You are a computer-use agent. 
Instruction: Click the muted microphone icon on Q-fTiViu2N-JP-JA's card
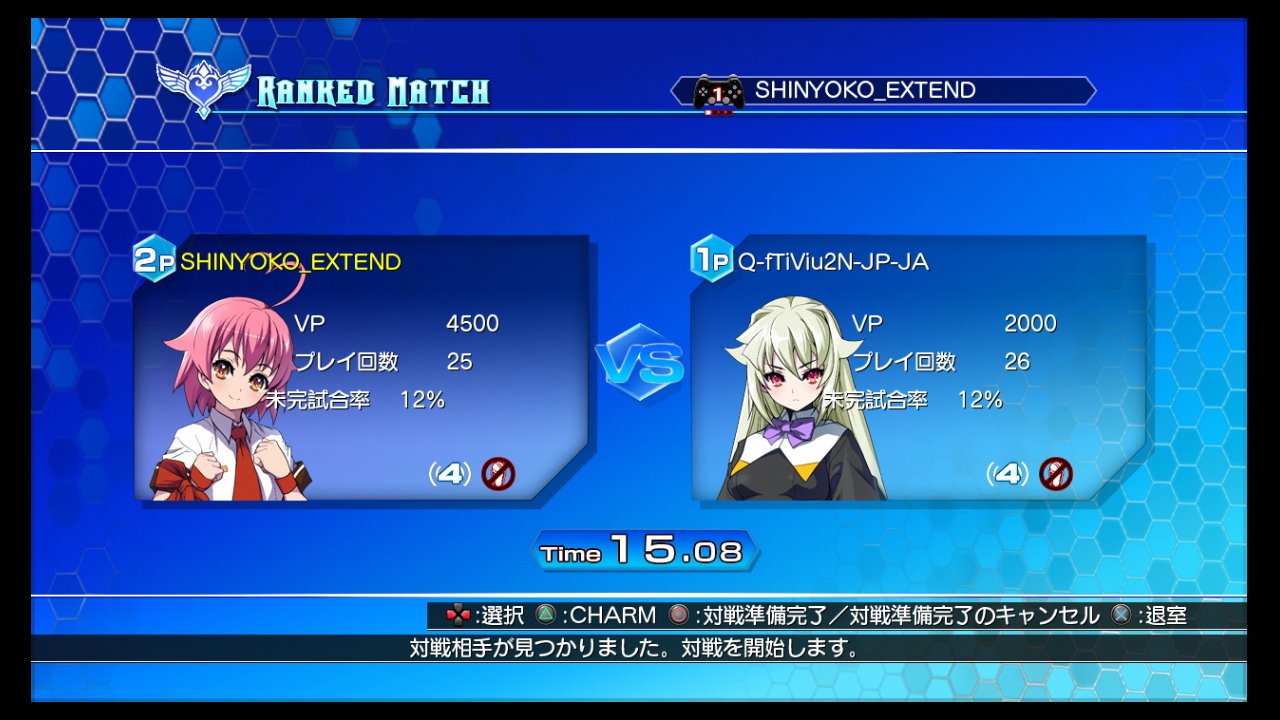tap(1055, 473)
